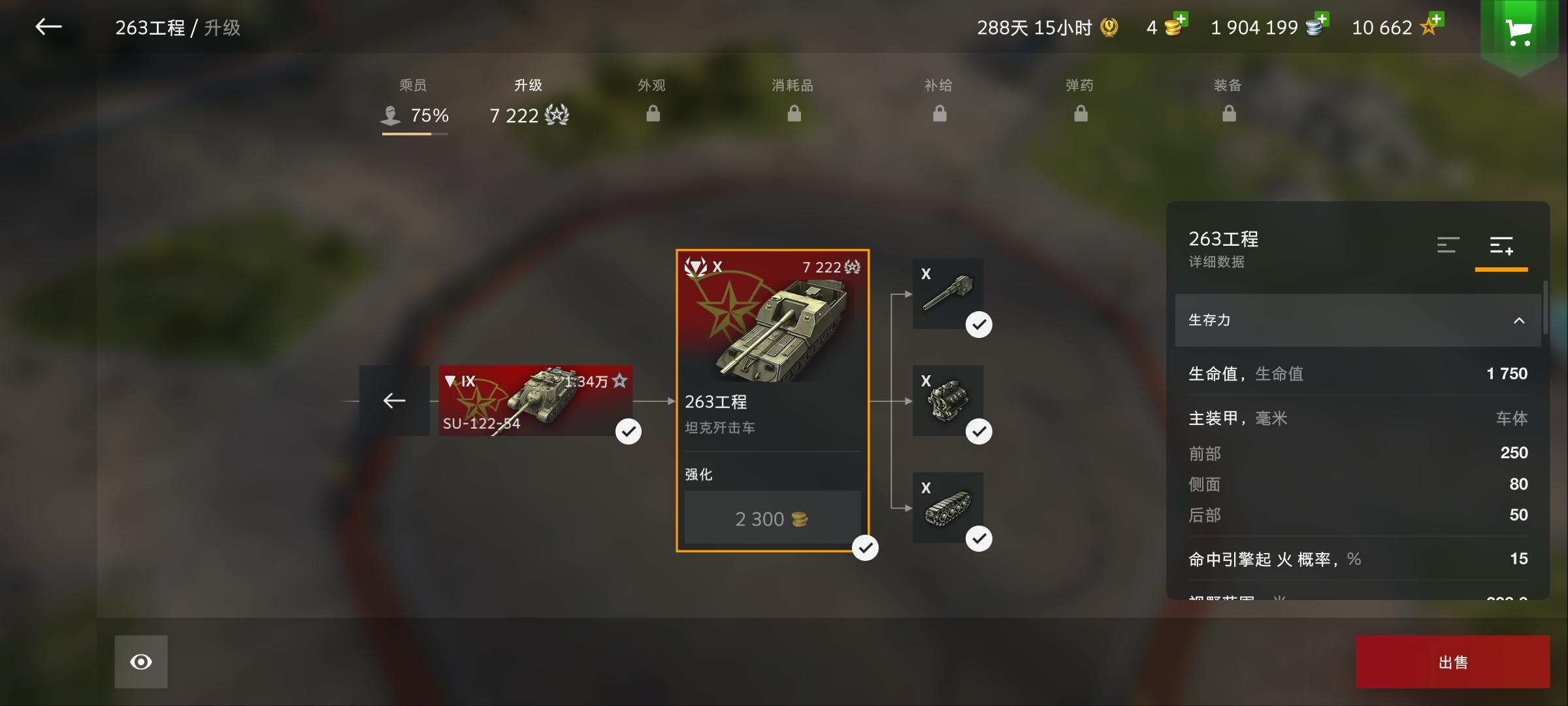
Task: Click the back arrow to exit upgrade screen
Action: click(x=48, y=27)
